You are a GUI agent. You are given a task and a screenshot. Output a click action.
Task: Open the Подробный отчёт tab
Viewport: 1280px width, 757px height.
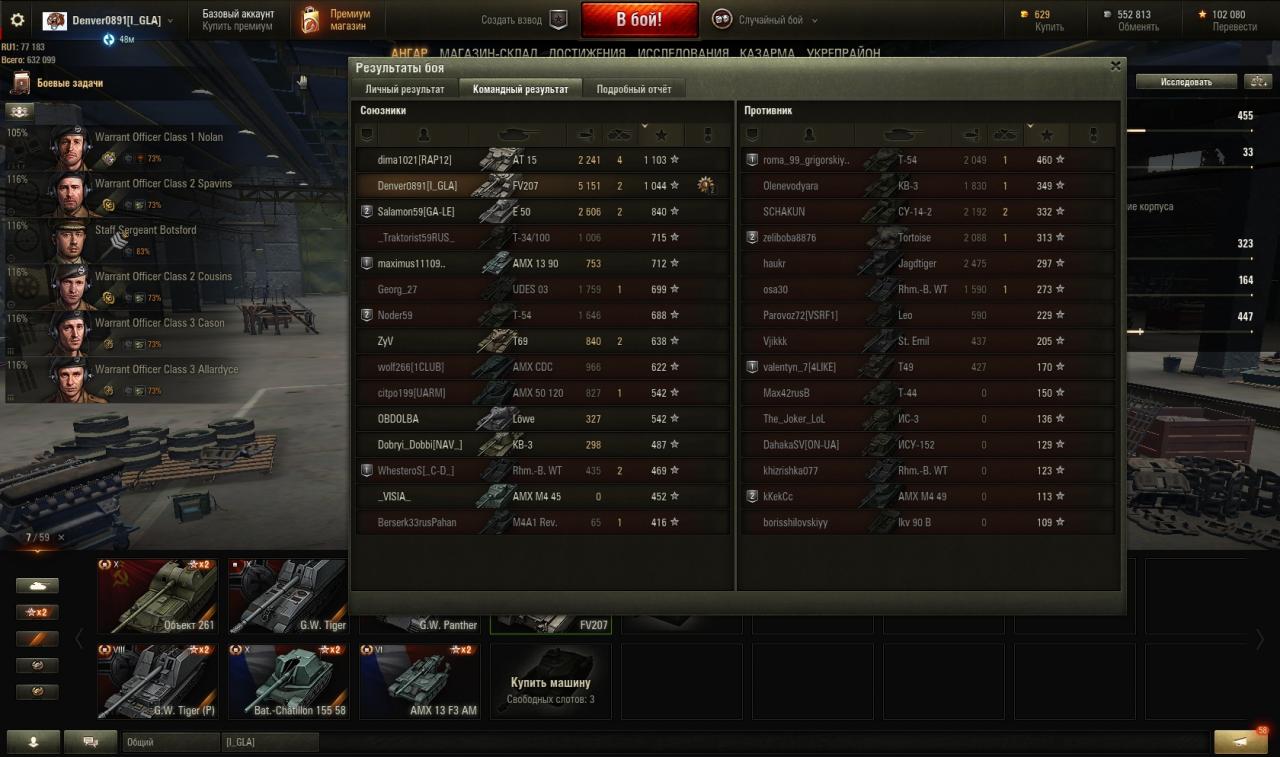tap(634, 89)
